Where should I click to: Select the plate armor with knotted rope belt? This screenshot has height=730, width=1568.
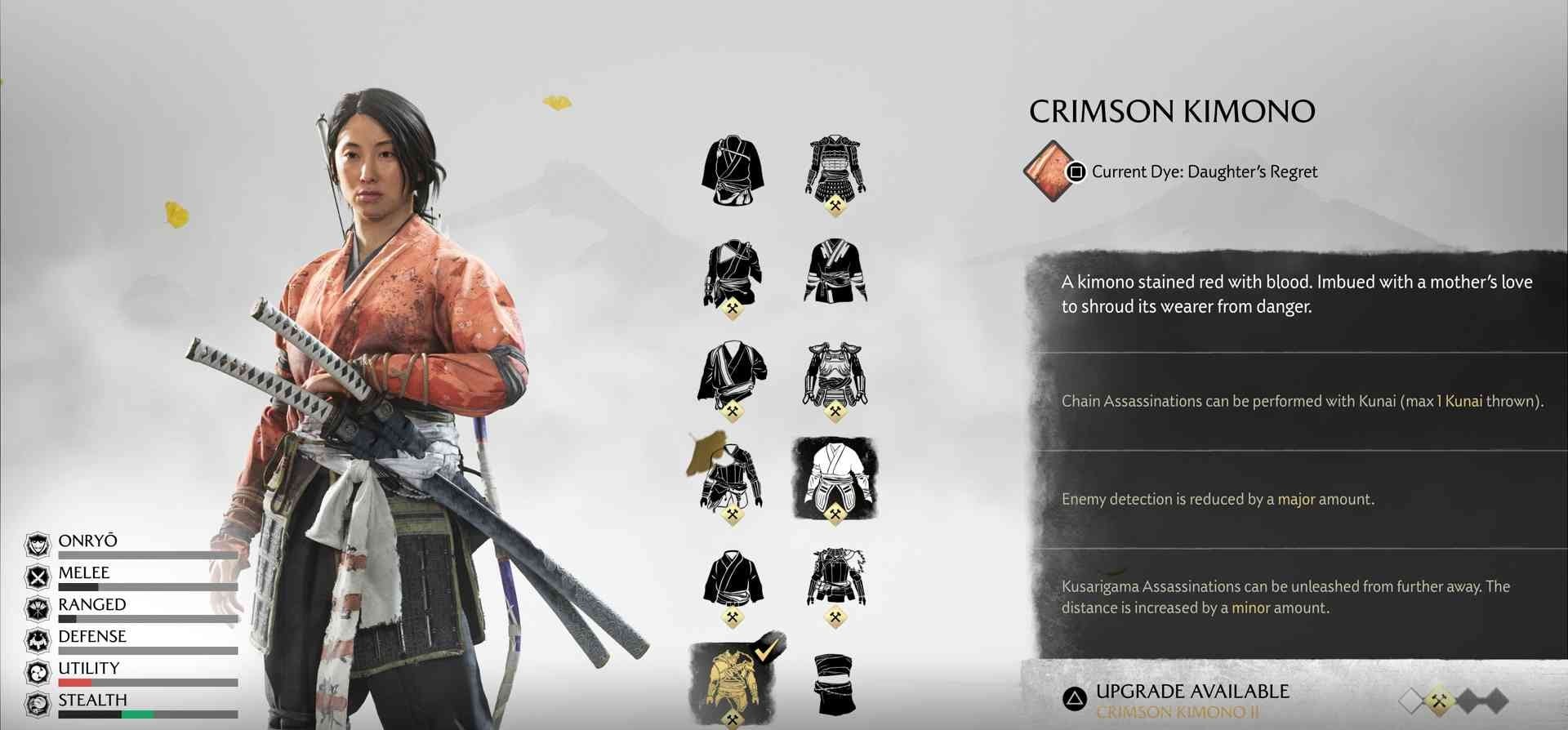835,375
